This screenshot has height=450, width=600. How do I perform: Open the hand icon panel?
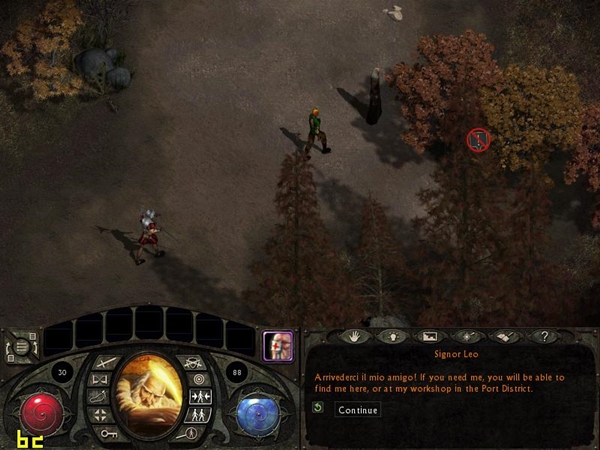click(353, 337)
